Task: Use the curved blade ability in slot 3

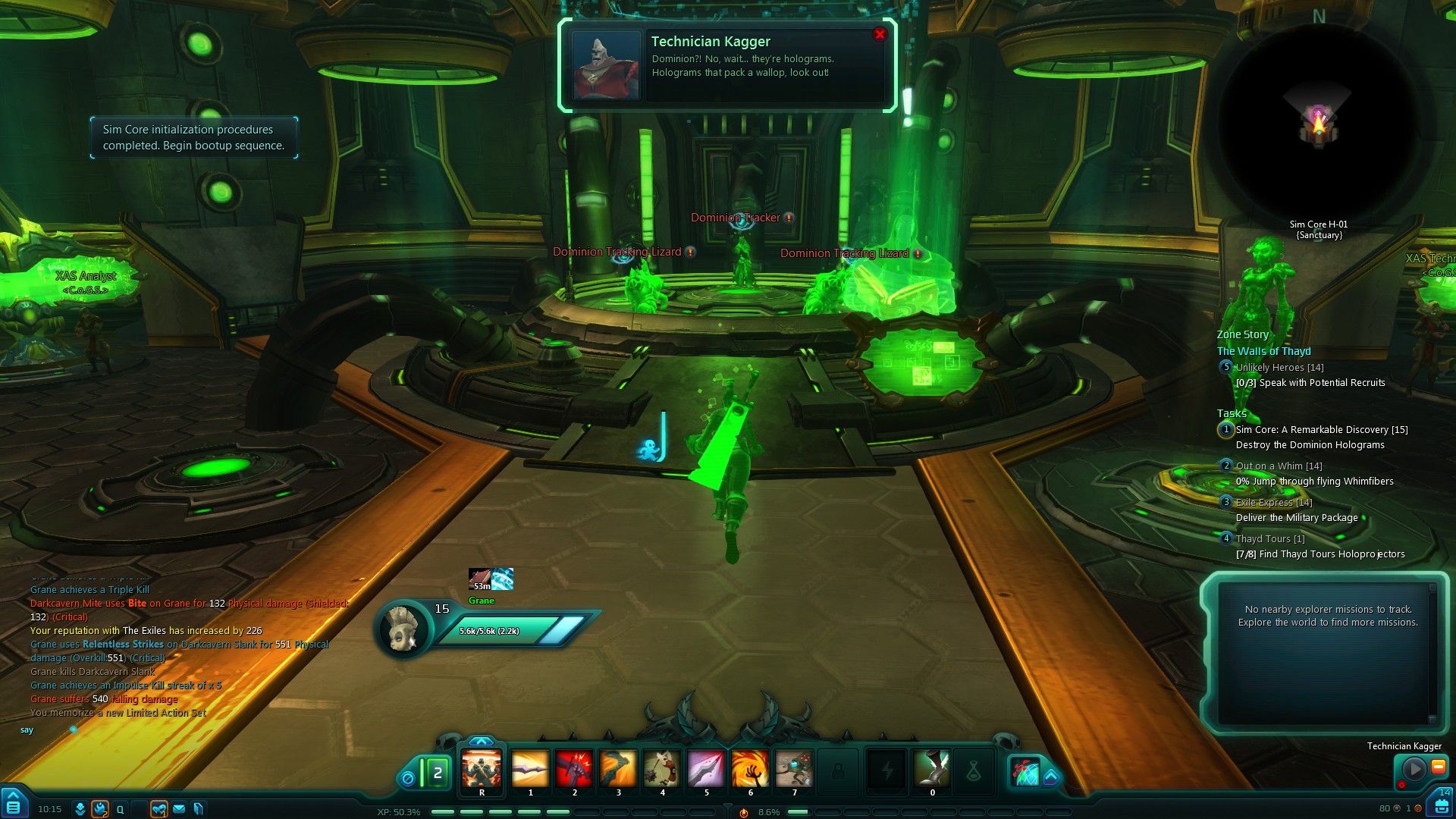Action: click(618, 770)
